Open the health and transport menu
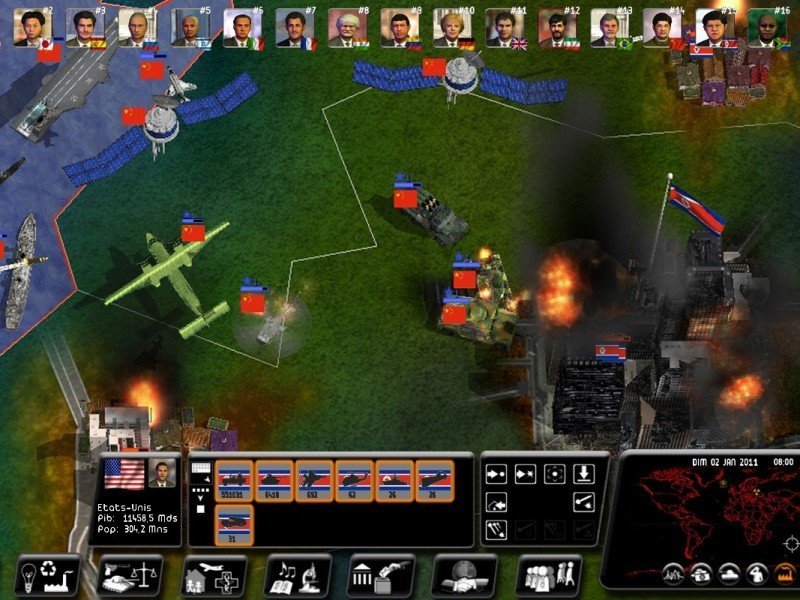This screenshot has height=600, width=800. tap(213, 575)
